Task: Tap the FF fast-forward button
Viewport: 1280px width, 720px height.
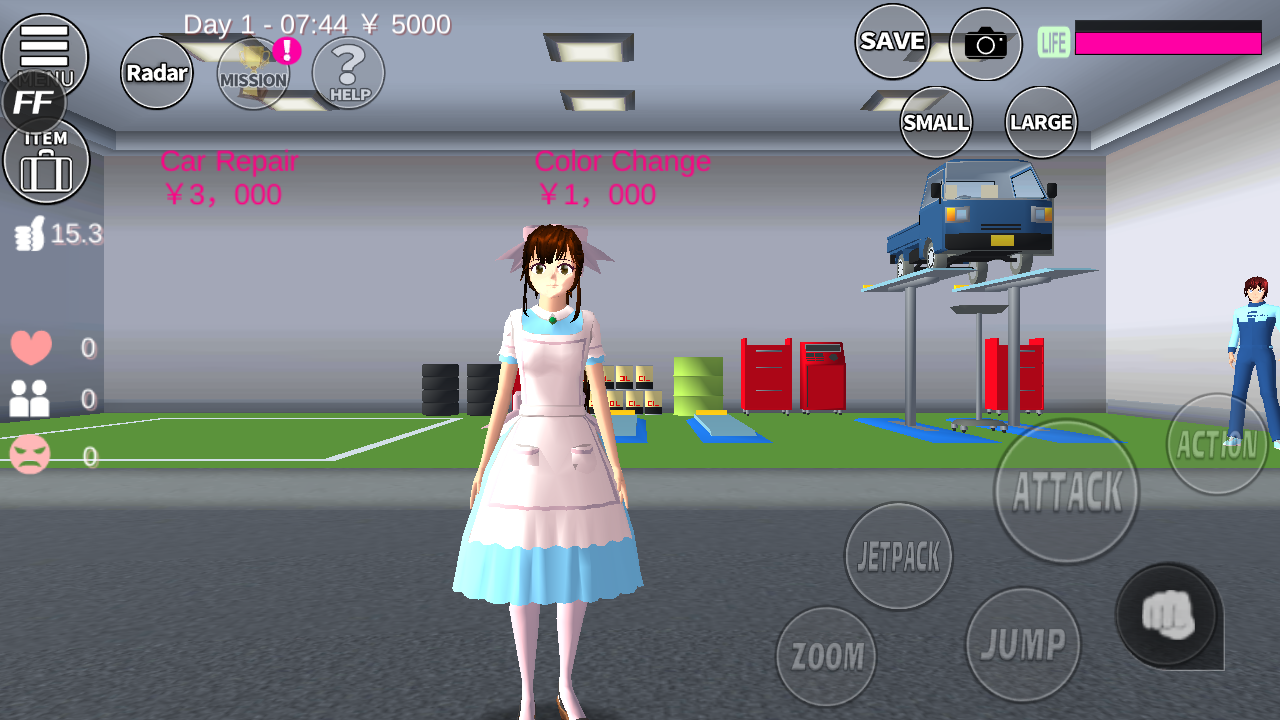Action: click(34, 103)
